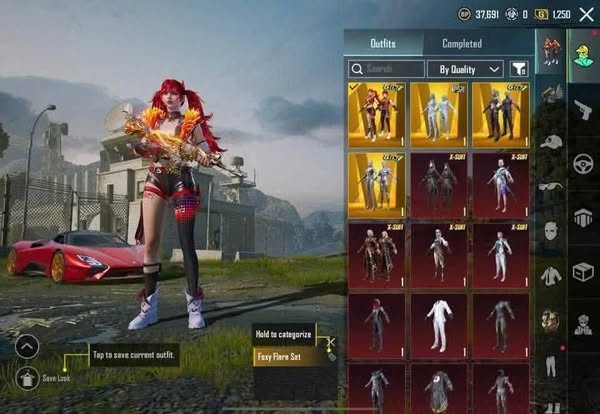
Task: Switch to the Completed tab
Action: 462,43
